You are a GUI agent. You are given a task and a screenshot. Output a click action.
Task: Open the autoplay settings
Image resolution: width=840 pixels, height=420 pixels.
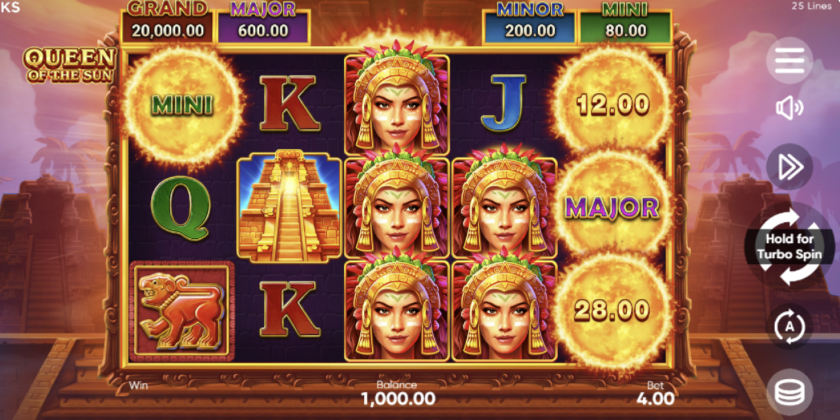click(x=789, y=325)
